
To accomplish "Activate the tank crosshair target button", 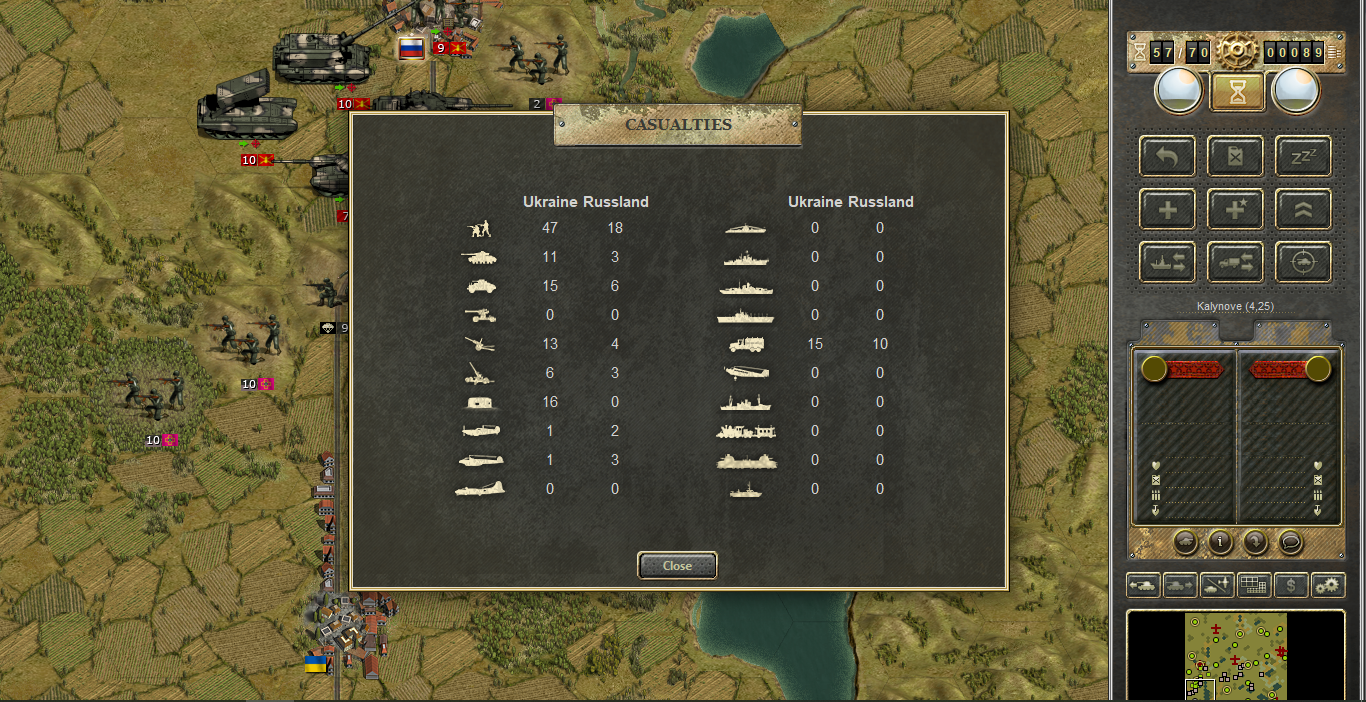I will coord(1303,262).
